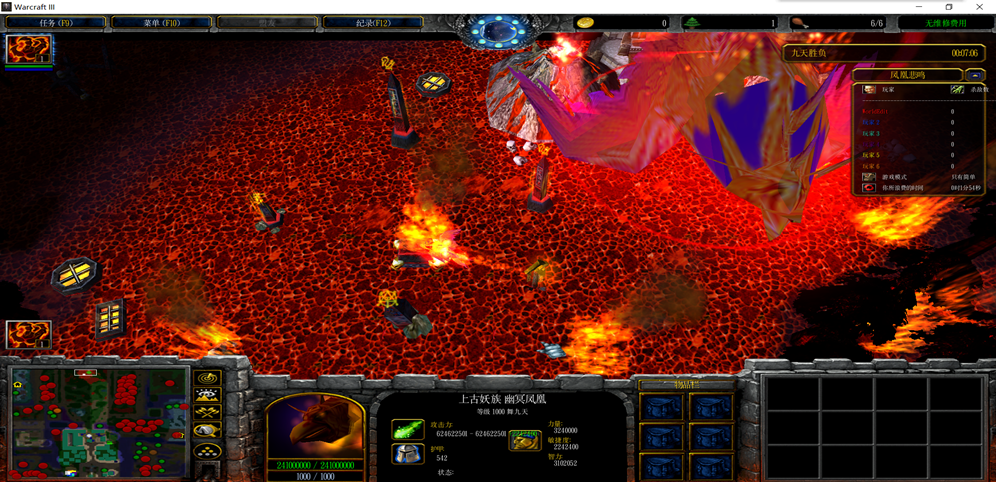
Task: Select the idle unit icon above the minimap
Action: point(28,333)
